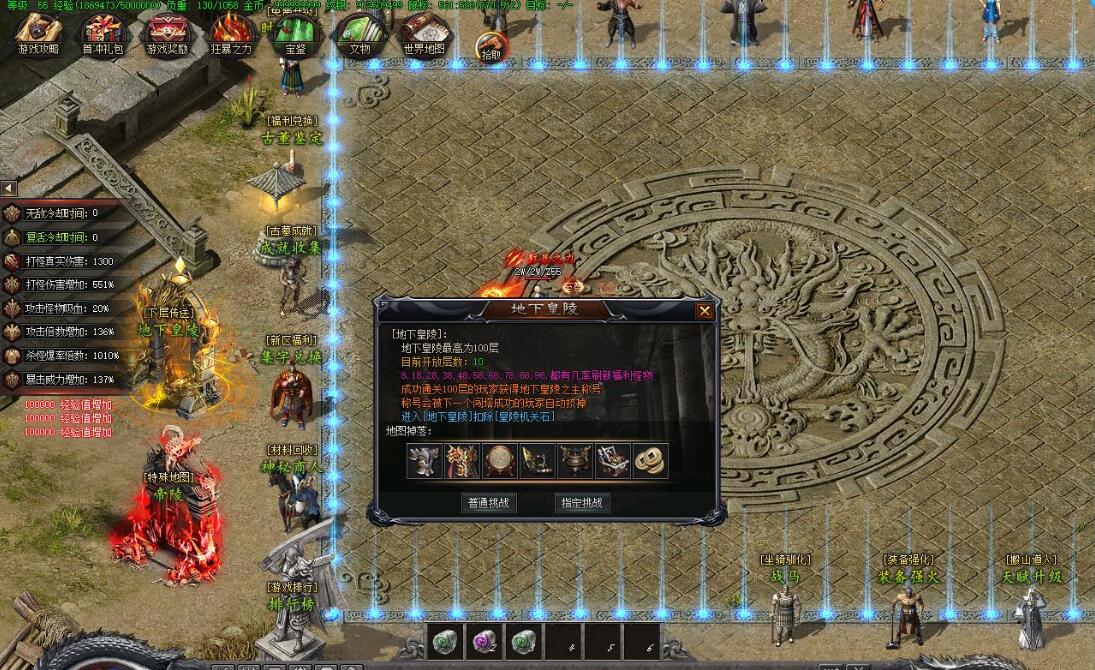Open the 游戏奖励 game rewards menu
The width and height of the screenshot is (1095, 670).
(x=167, y=34)
